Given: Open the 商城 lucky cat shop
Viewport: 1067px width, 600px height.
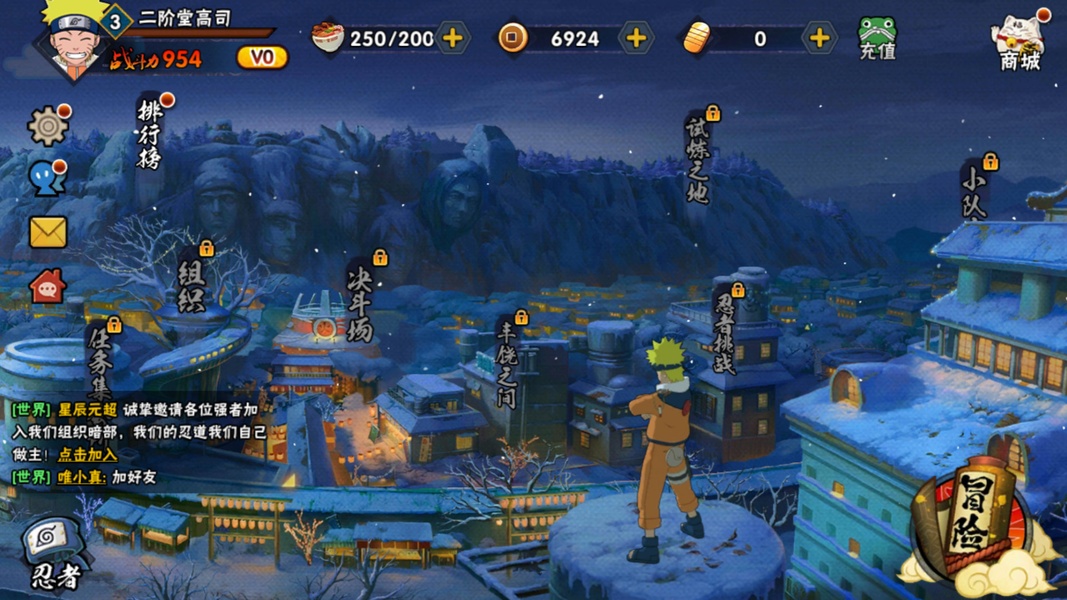Looking at the screenshot, I should coord(1019,42).
